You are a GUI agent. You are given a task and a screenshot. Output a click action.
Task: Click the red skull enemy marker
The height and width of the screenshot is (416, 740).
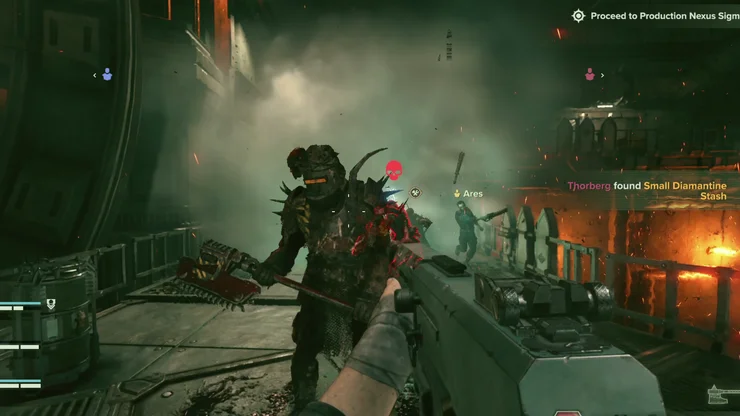[394, 171]
